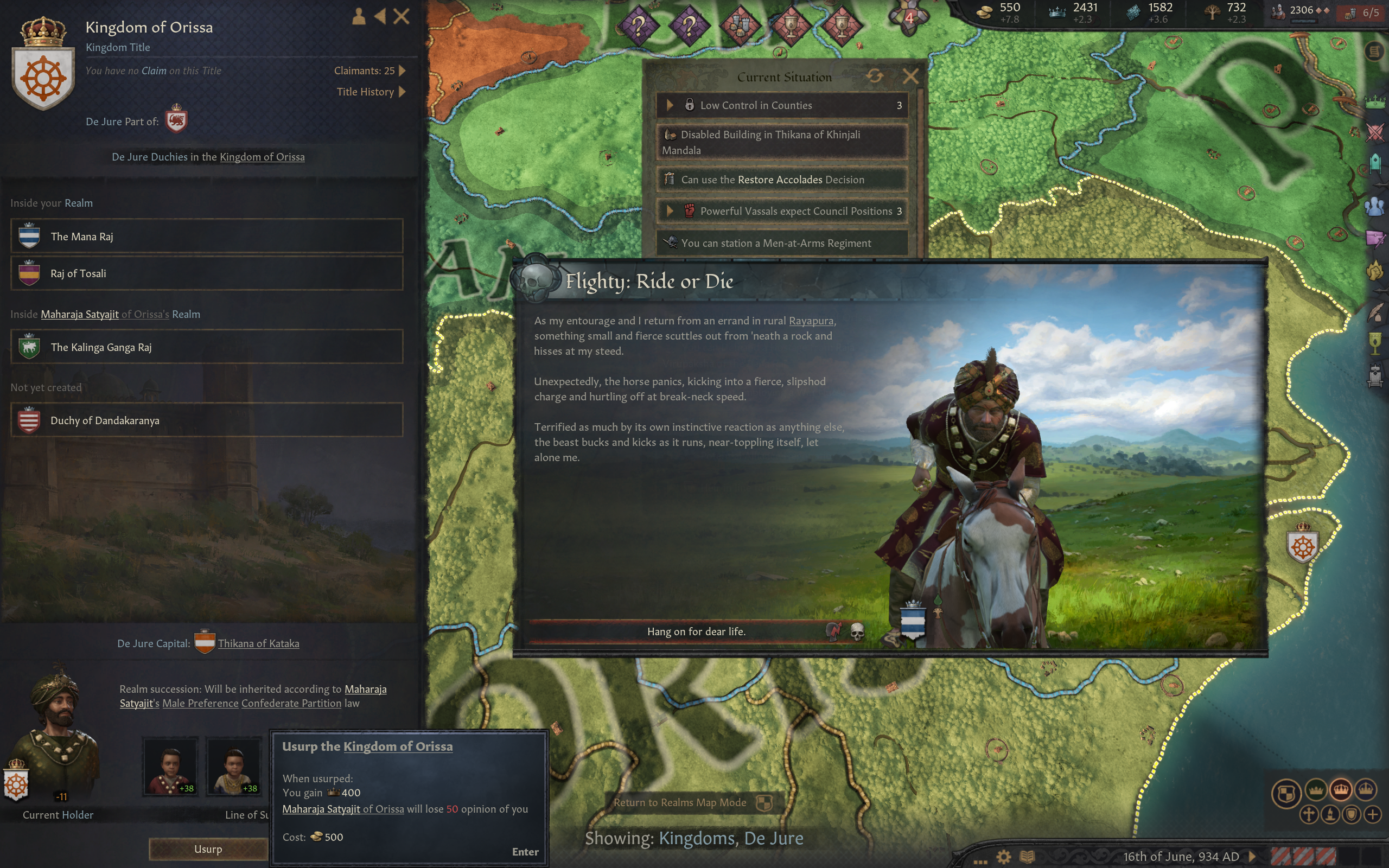The image size is (1389, 868).
Task: Click the Usurp button
Action: pos(208,848)
